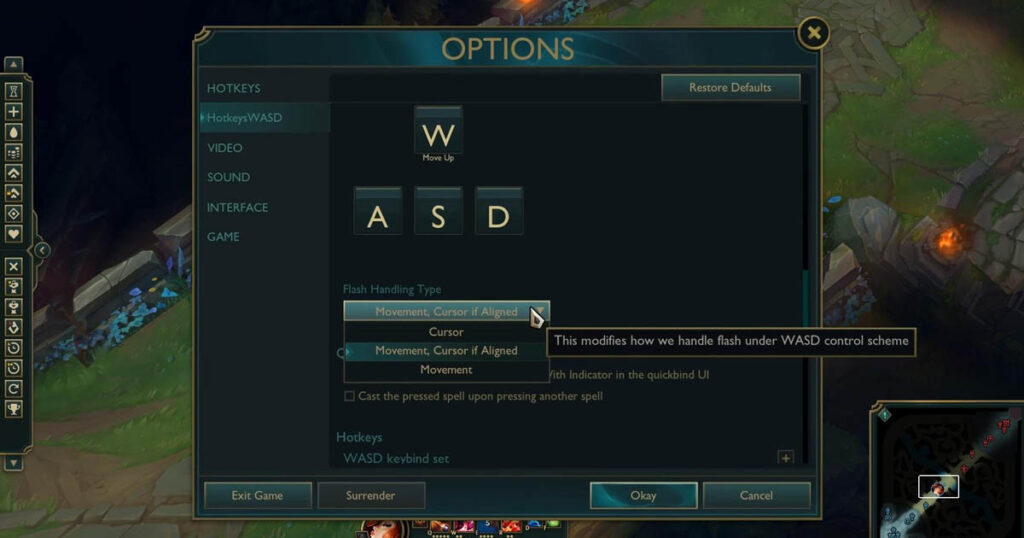Click the Surrender button
Viewport: 1024px width, 538px height.
click(x=371, y=495)
